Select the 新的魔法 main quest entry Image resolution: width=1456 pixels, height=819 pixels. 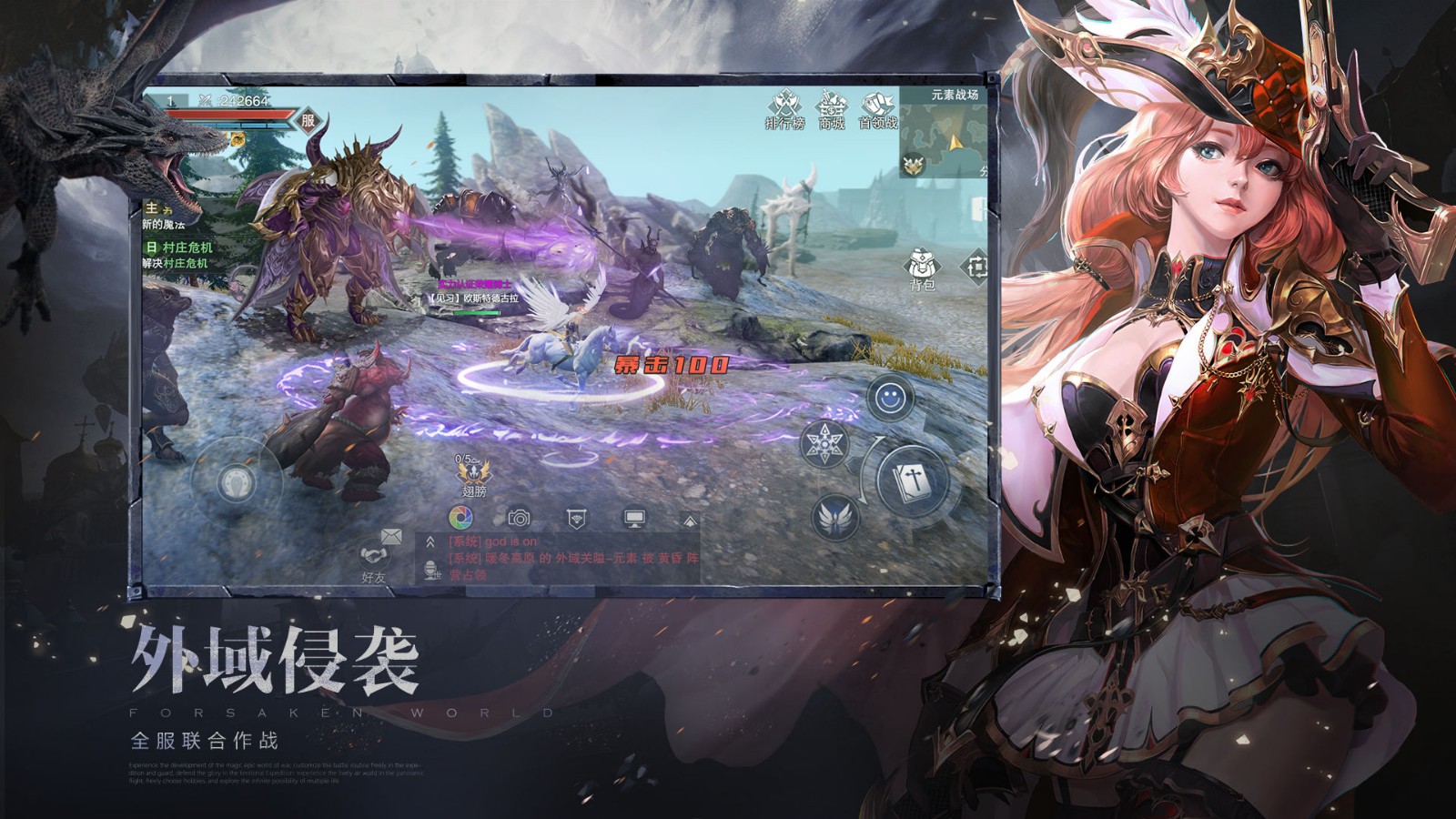click(164, 225)
